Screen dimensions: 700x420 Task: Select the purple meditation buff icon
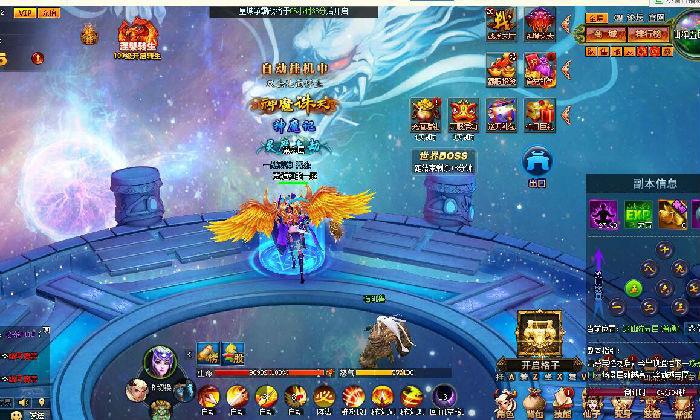[603, 213]
